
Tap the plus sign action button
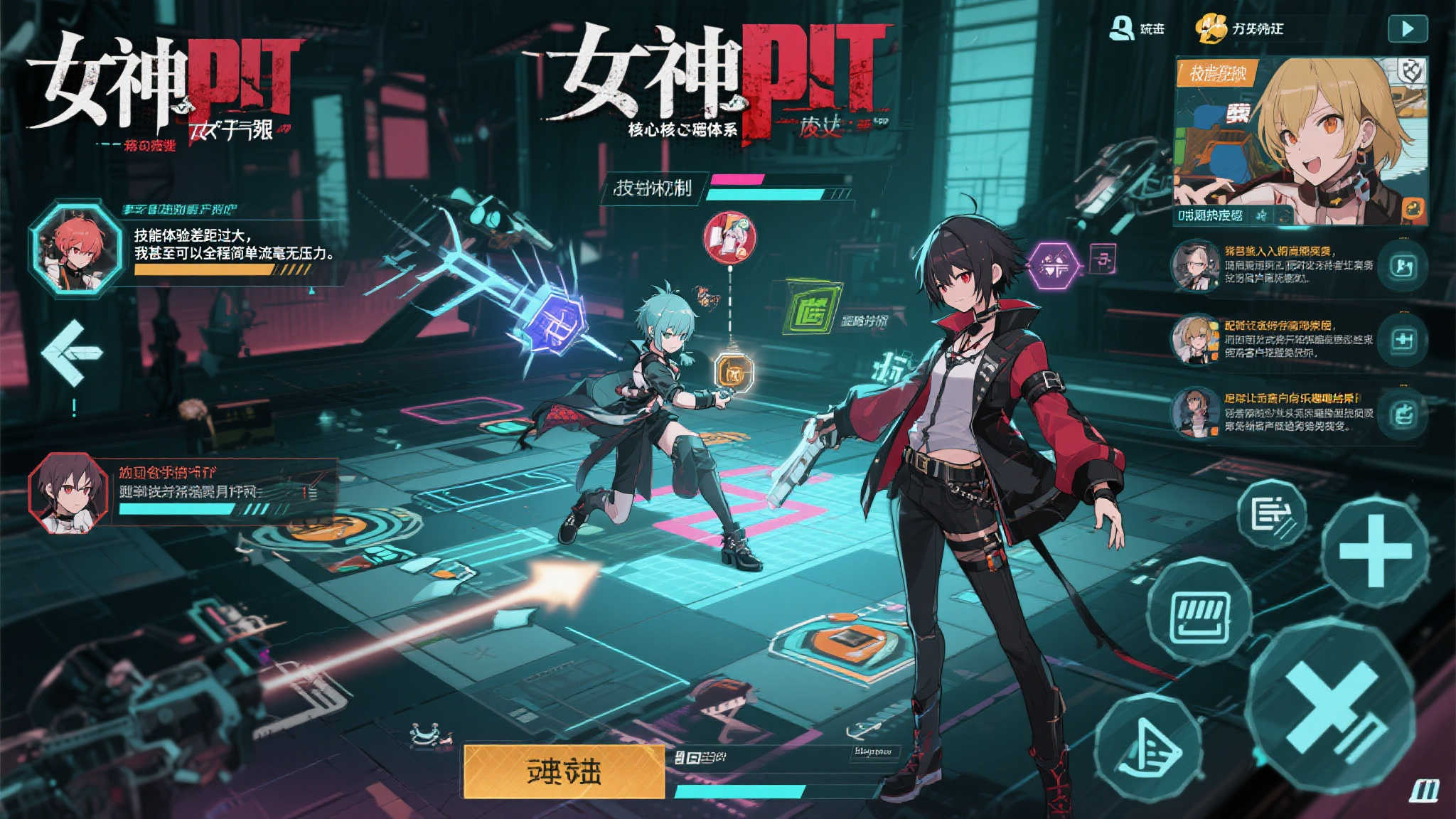(1374, 552)
